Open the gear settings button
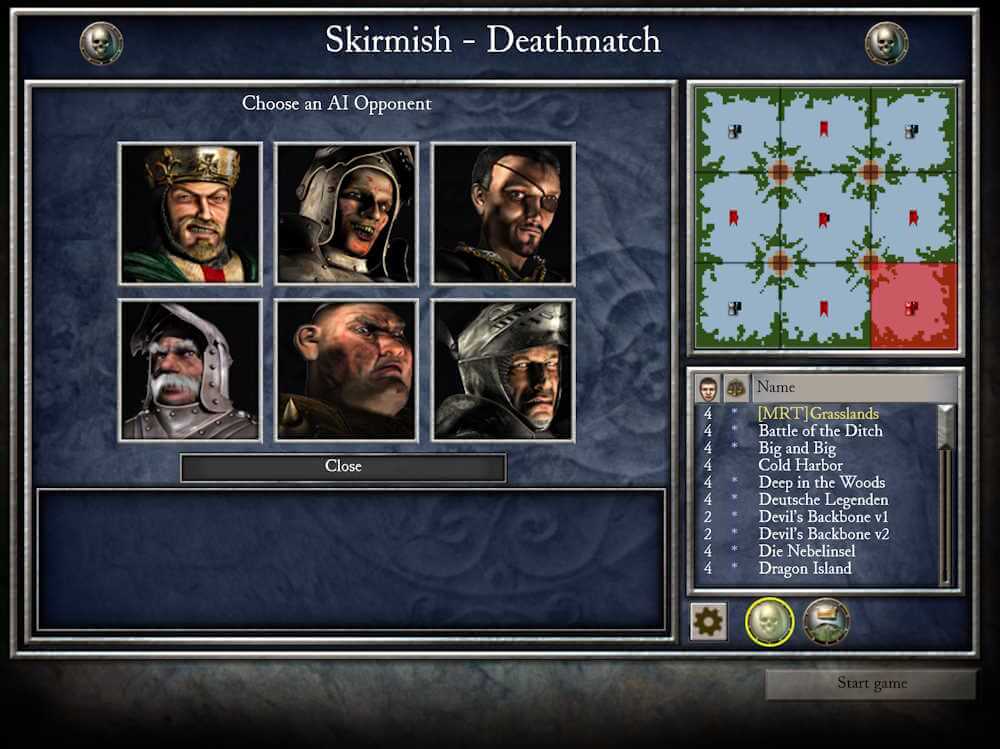1000x749 pixels. (x=708, y=622)
